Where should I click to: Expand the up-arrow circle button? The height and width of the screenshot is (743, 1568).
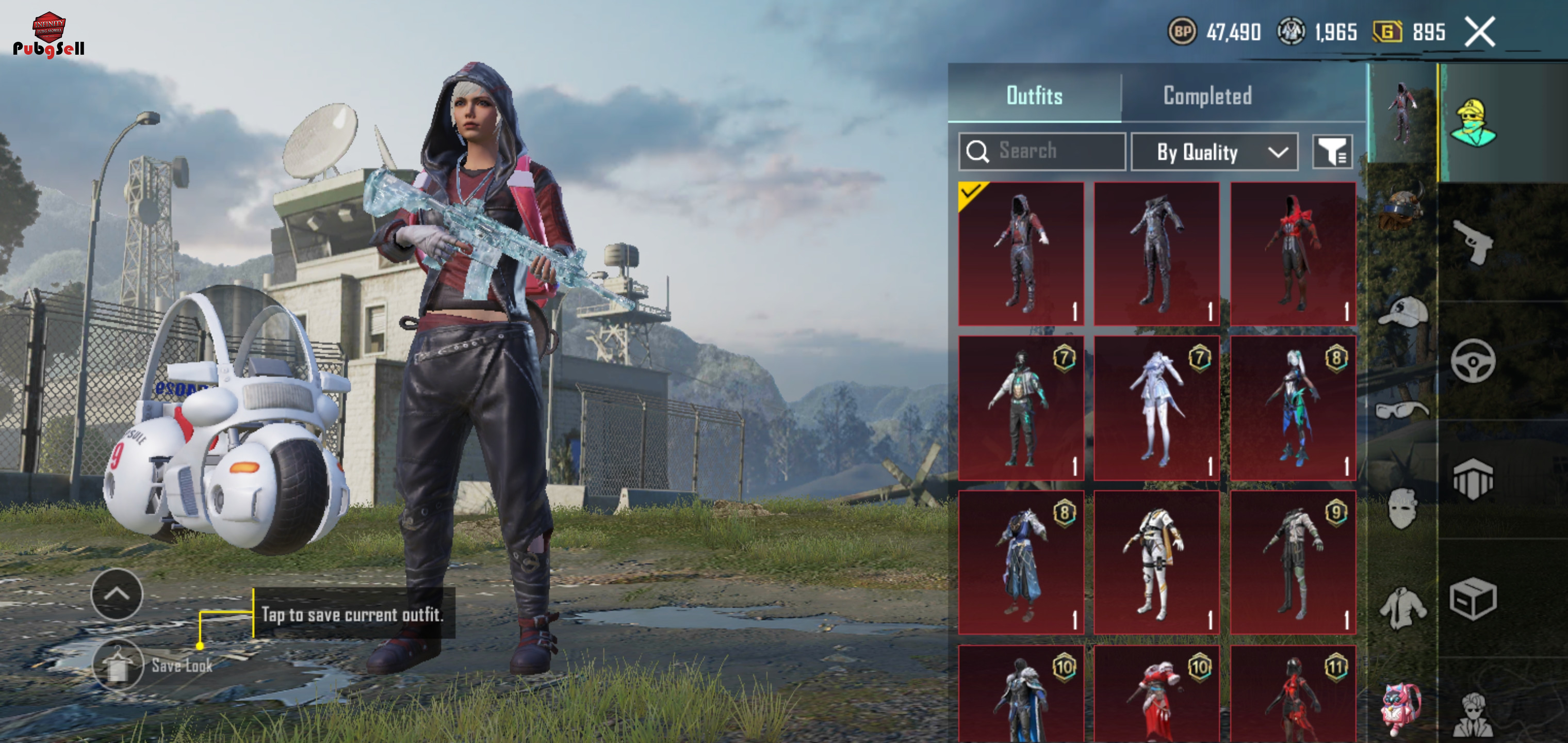[x=117, y=594]
